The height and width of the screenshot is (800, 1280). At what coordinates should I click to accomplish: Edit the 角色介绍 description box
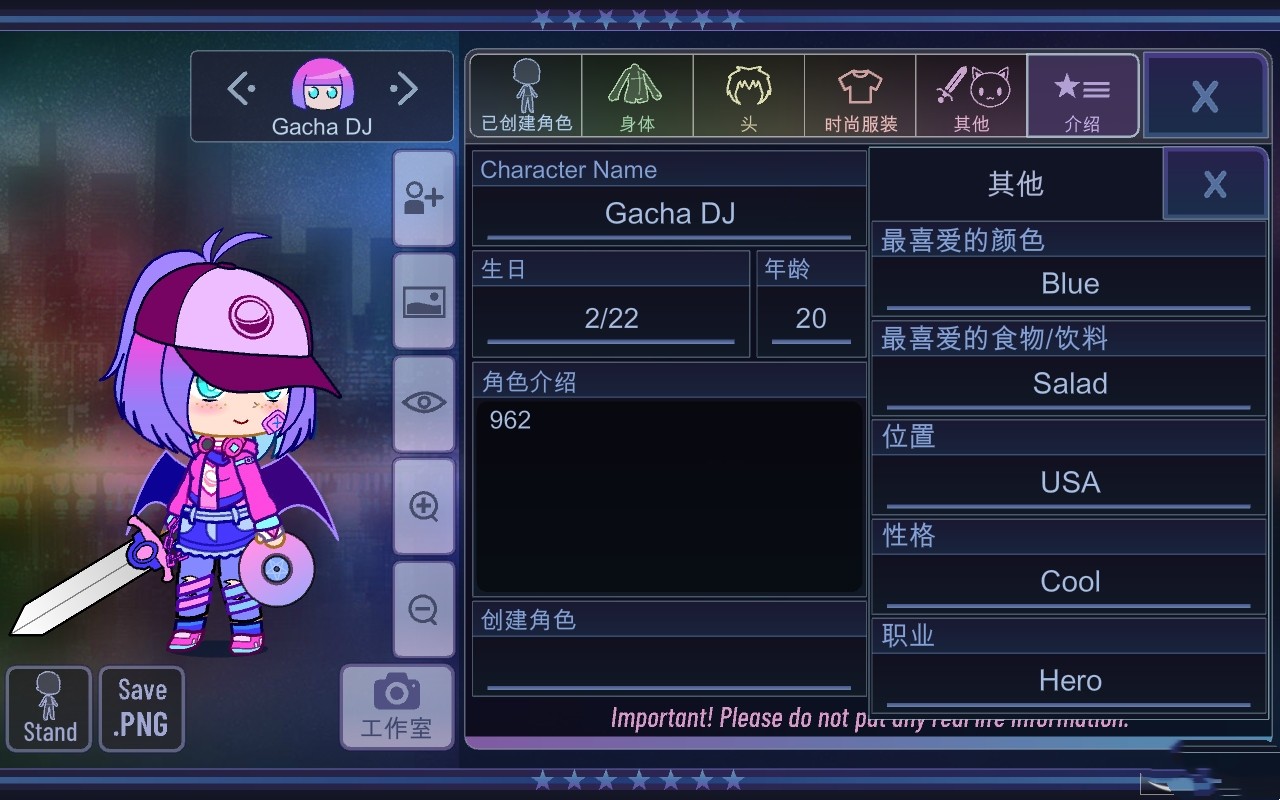click(x=669, y=495)
